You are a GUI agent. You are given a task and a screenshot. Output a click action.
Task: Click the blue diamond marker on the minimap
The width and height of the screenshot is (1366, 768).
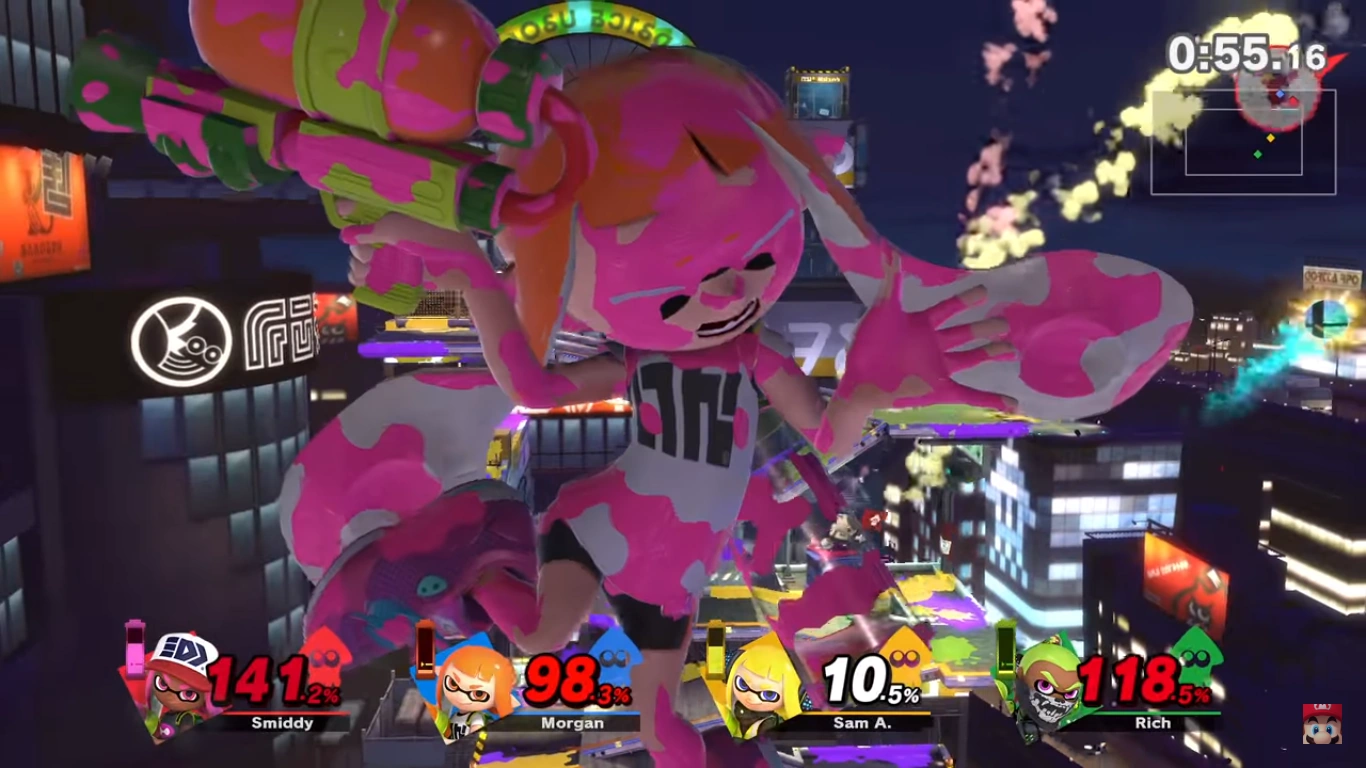[x=1280, y=94]
